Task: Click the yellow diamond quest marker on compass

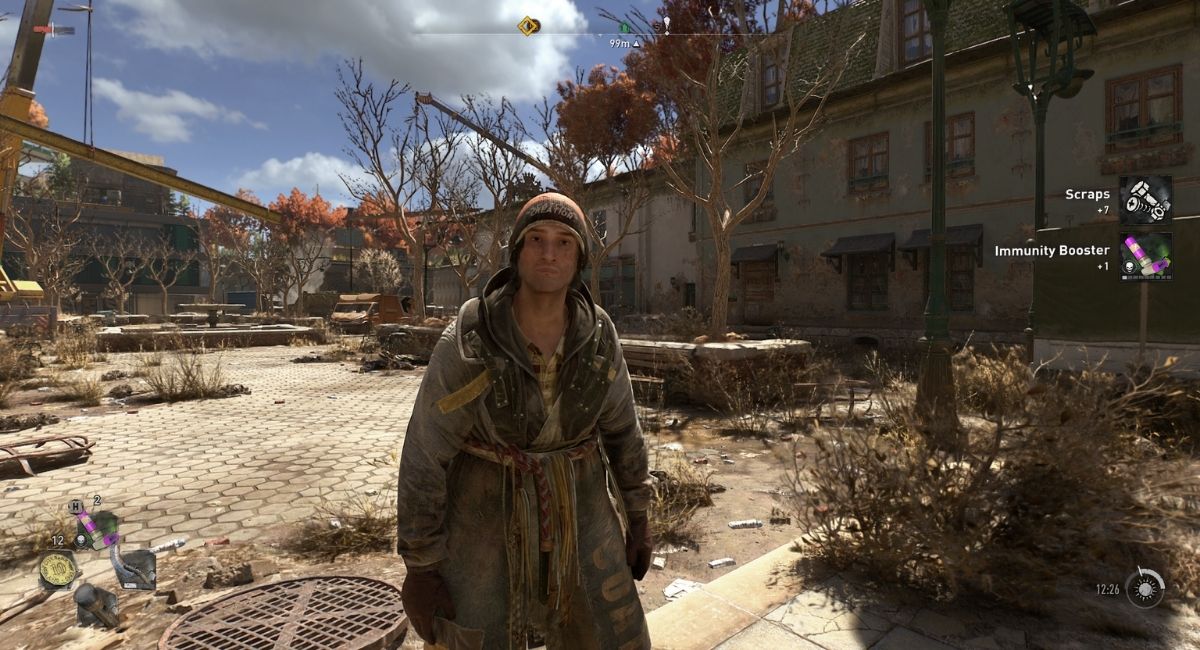Action: point(528,26)
